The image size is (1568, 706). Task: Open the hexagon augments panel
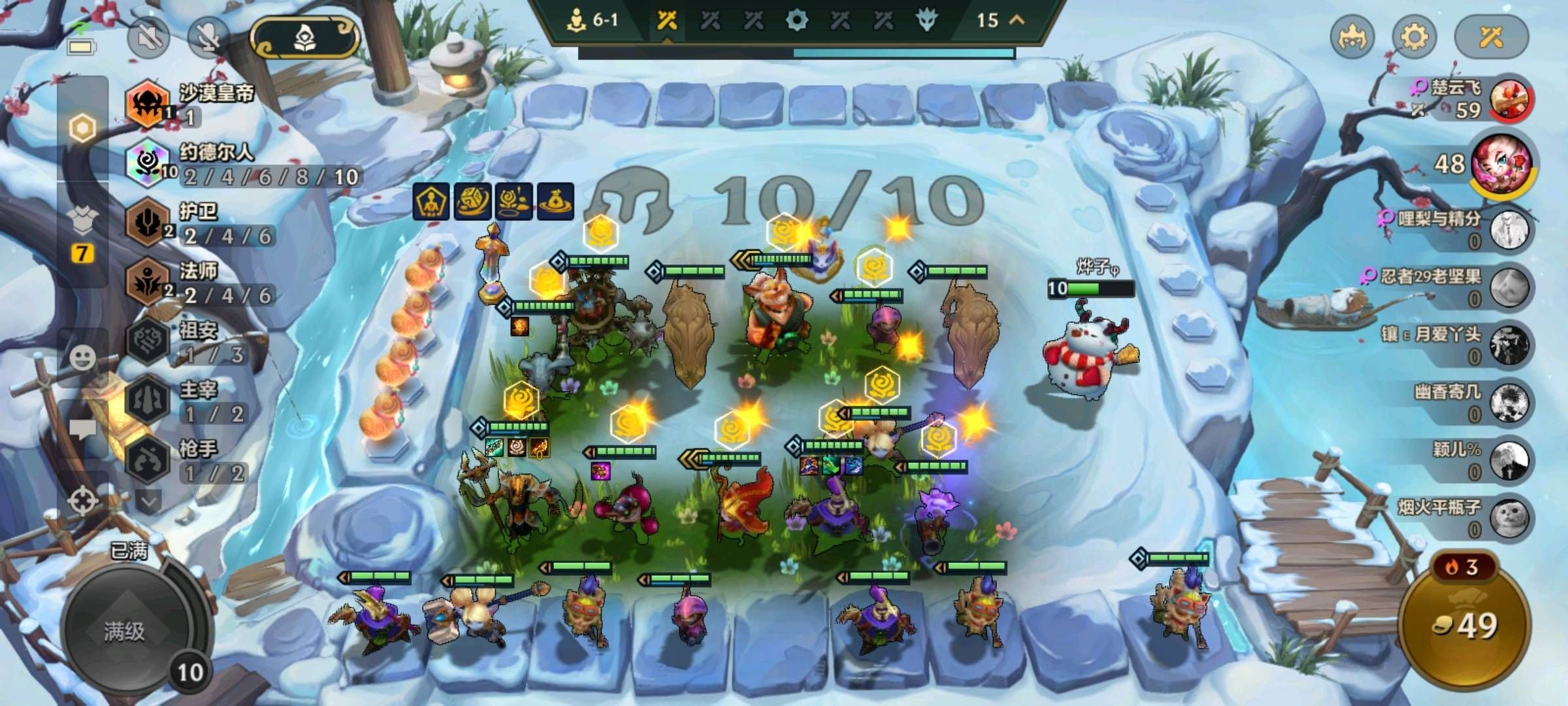point(83,129)
